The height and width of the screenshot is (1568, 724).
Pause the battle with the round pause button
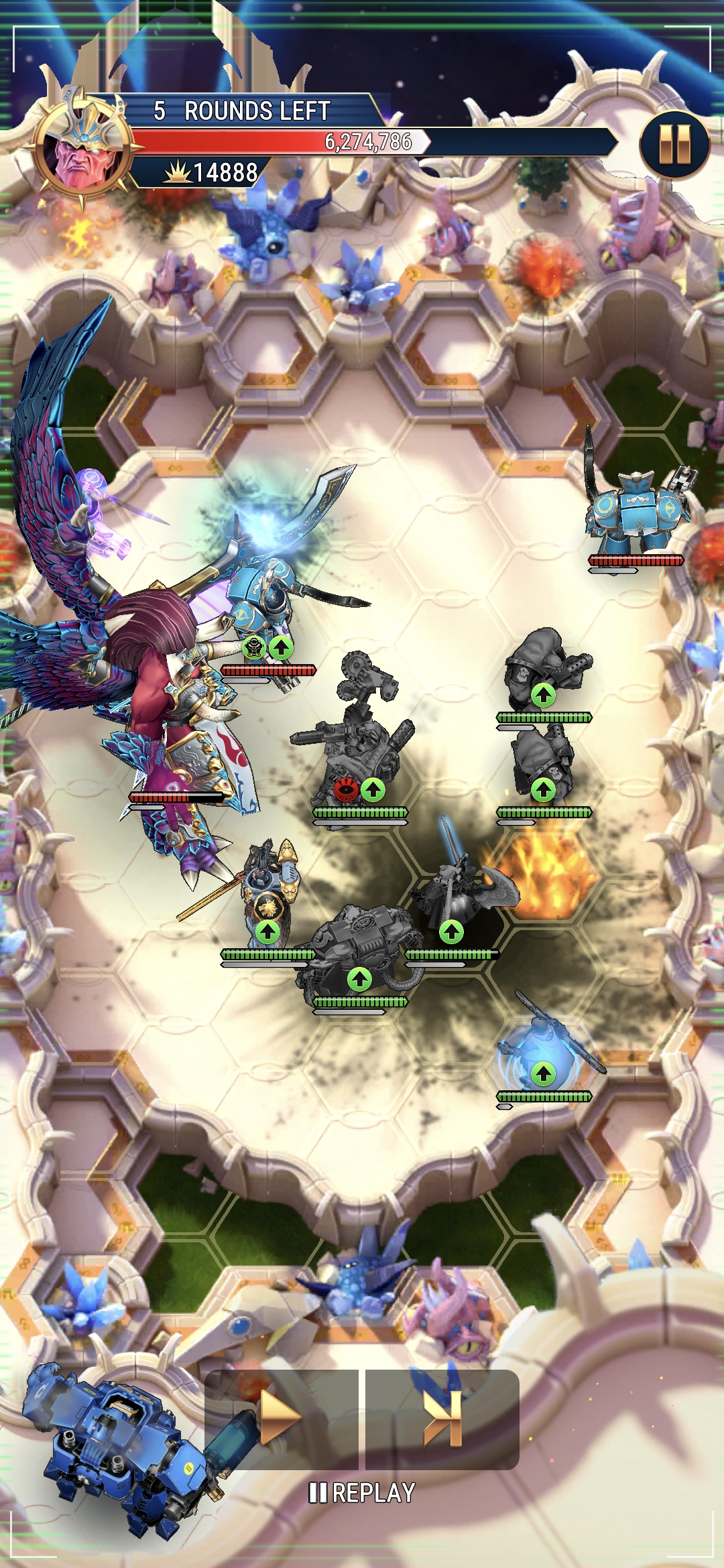[x=674, y=145]
